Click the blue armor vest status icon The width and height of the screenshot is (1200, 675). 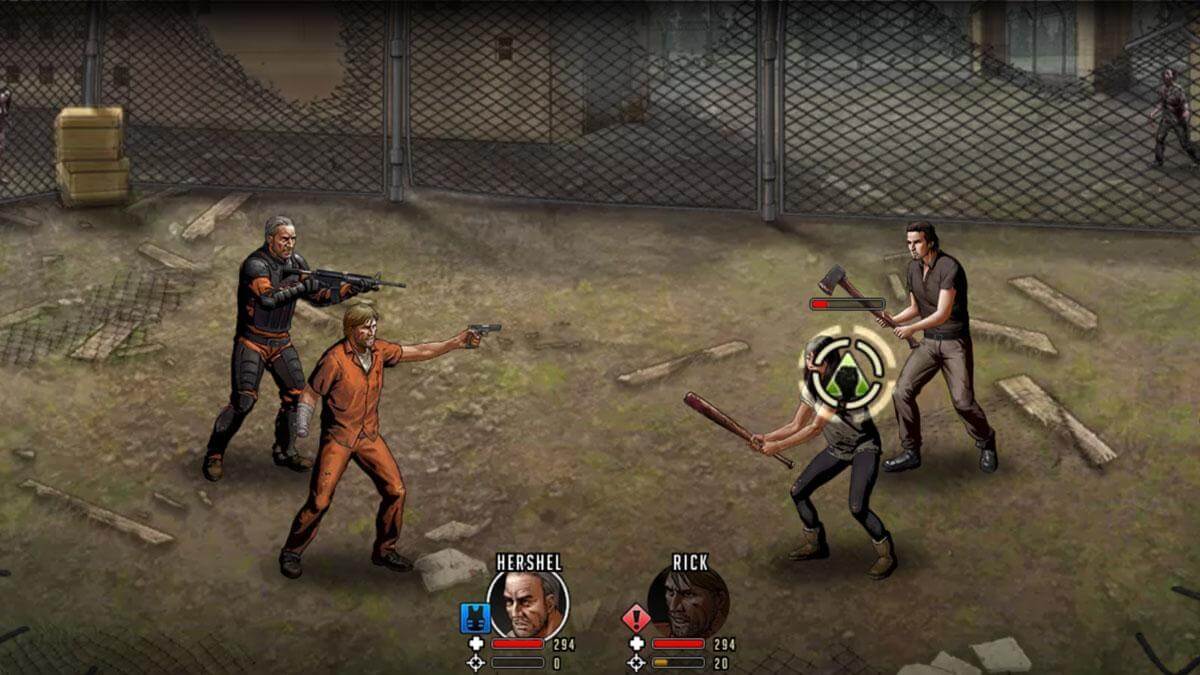pyautogui.click(x=473, y=617)
